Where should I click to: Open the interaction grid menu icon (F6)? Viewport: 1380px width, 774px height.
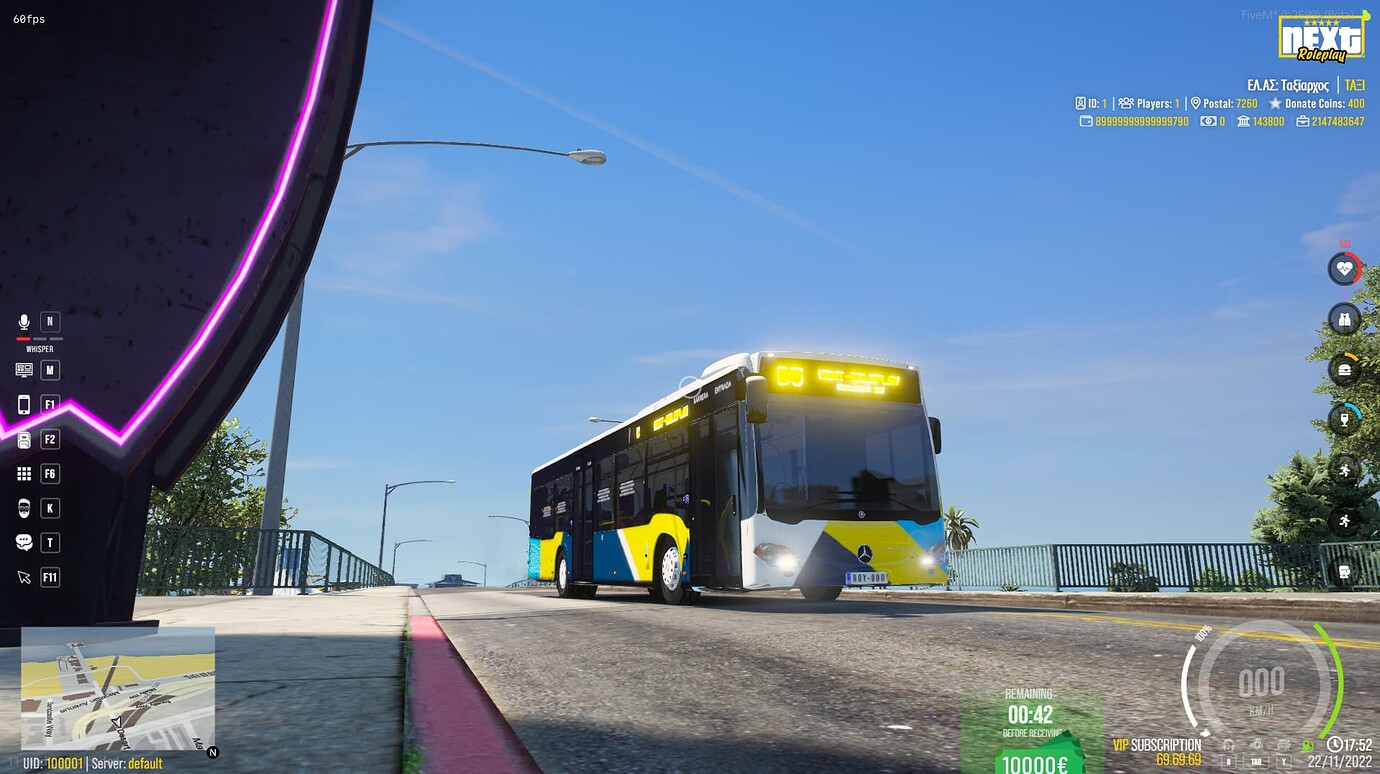(x=22, y=473)
